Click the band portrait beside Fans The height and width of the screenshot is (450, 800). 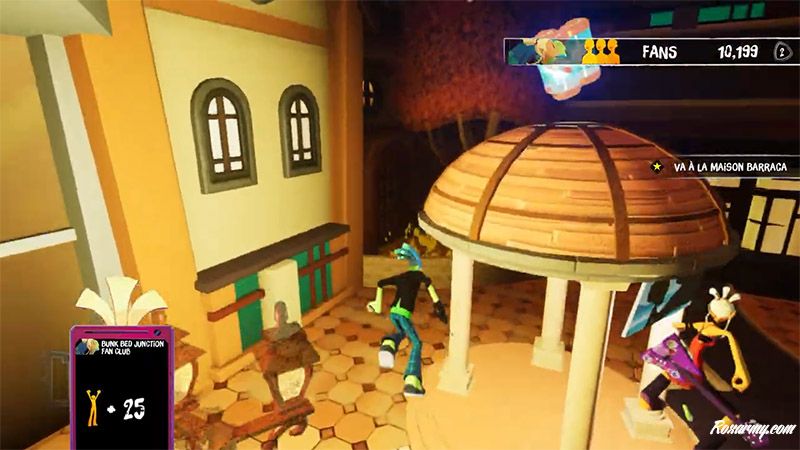click(543, 52)
